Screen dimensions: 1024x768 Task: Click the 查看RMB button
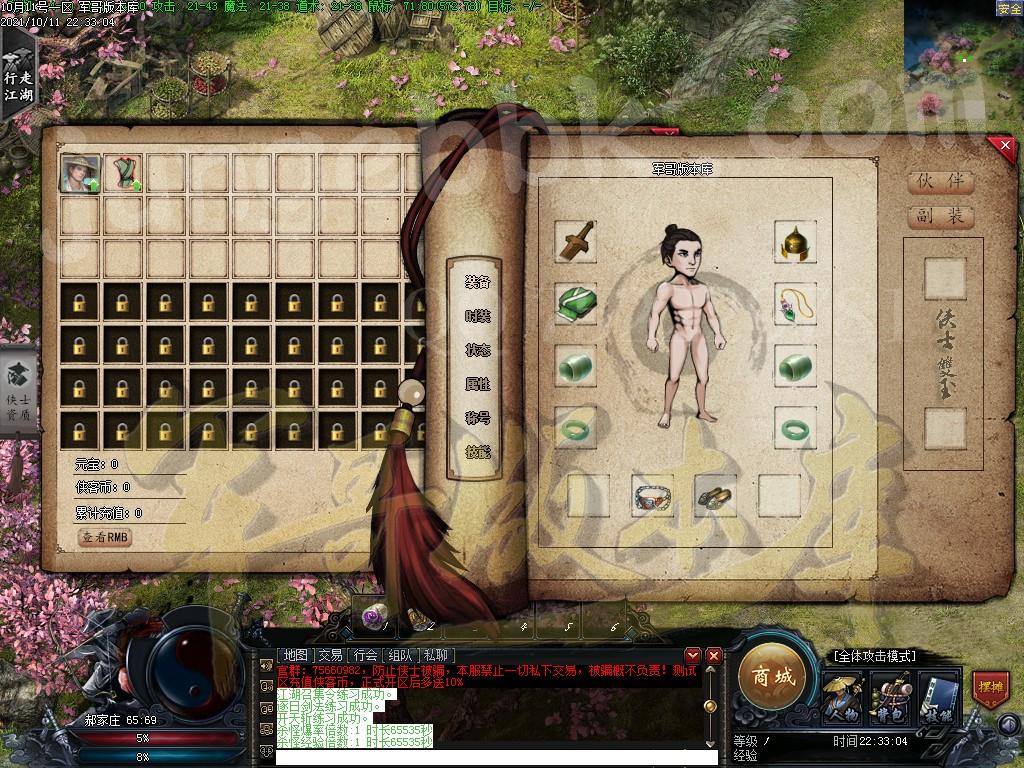click(105, 538)
